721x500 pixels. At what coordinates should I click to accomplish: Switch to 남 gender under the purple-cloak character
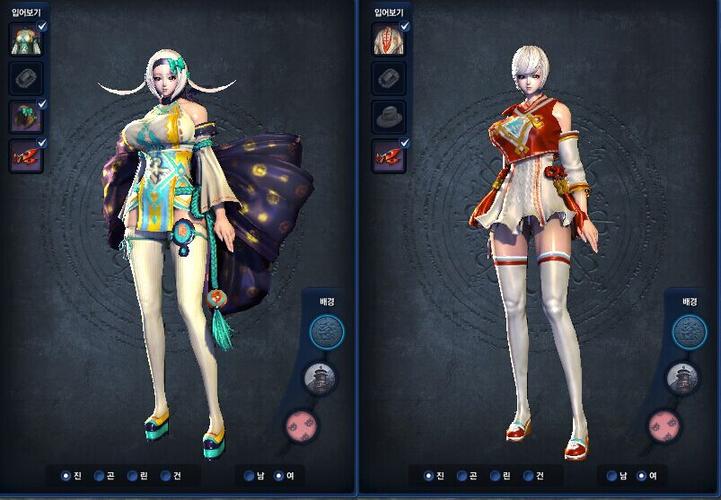click(x=249, y=475)
